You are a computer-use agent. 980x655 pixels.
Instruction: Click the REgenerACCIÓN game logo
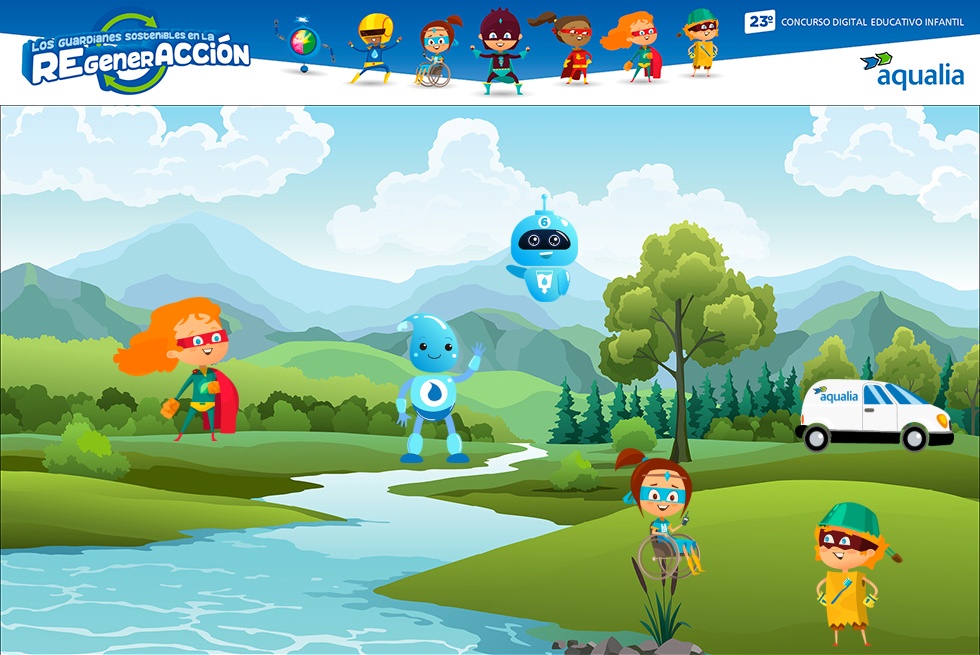[136, 54]
